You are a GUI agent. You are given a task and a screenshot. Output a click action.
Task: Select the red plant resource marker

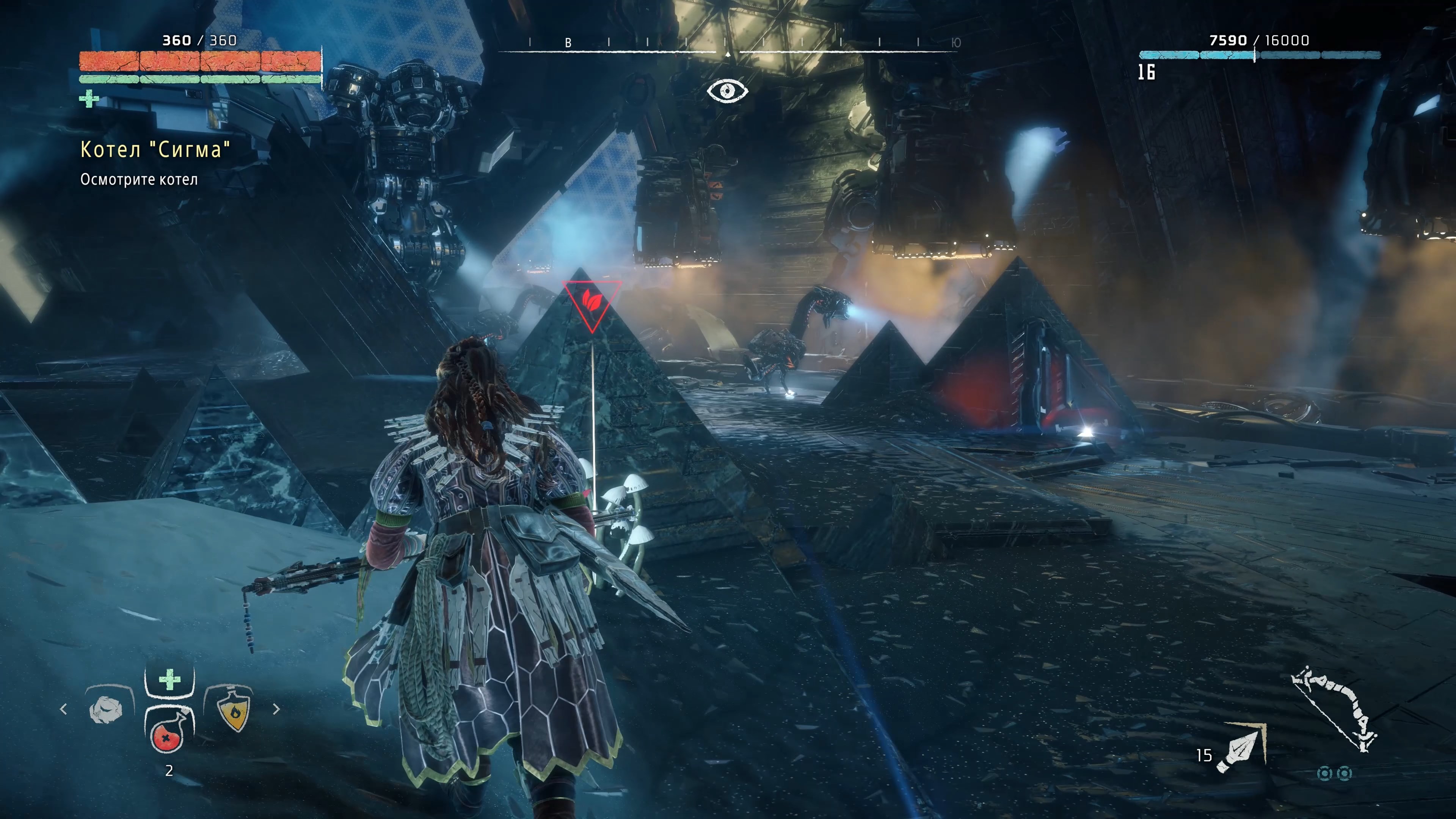point(591,303)
